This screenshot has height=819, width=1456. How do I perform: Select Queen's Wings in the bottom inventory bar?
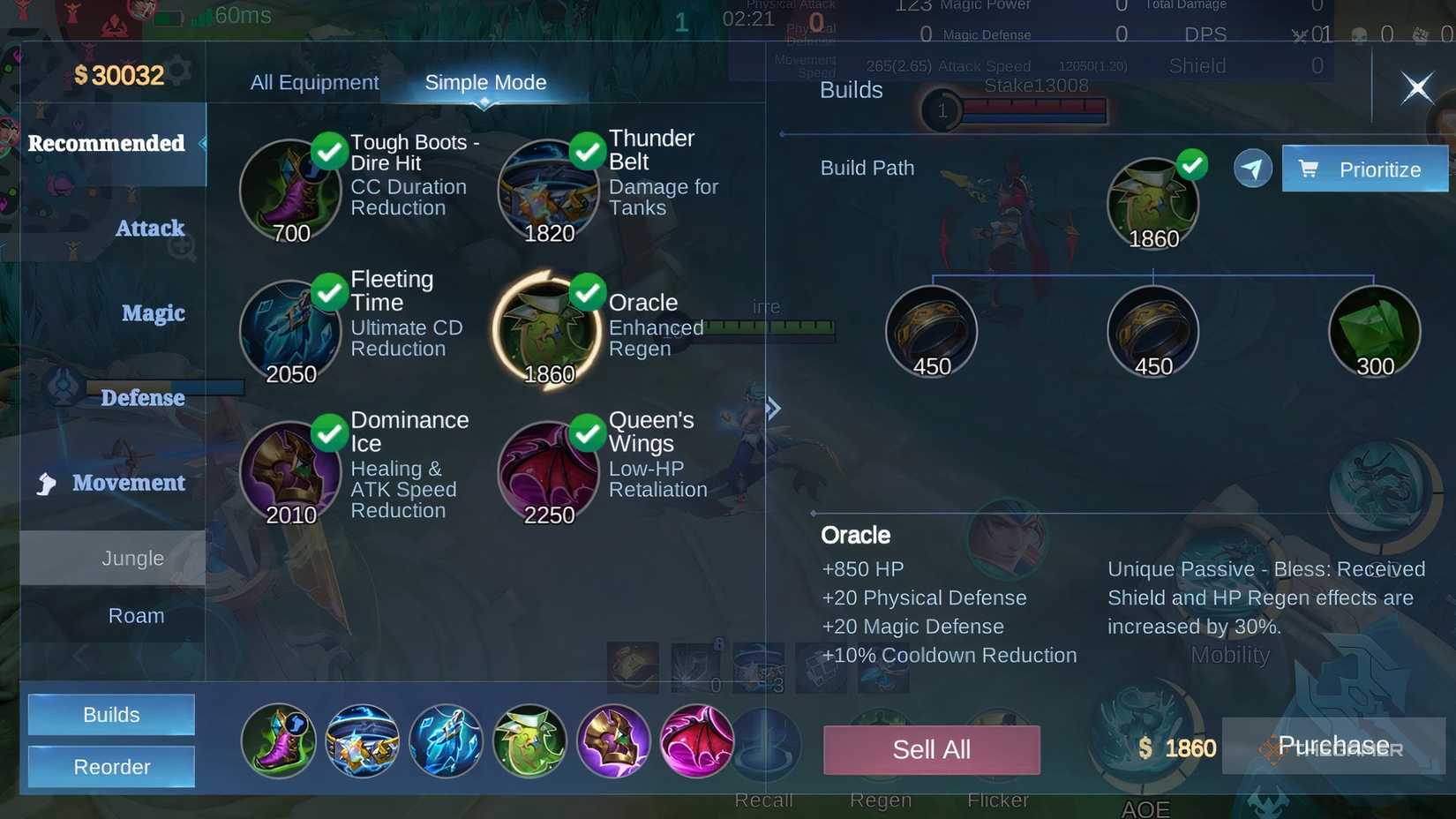pos(696,741)
